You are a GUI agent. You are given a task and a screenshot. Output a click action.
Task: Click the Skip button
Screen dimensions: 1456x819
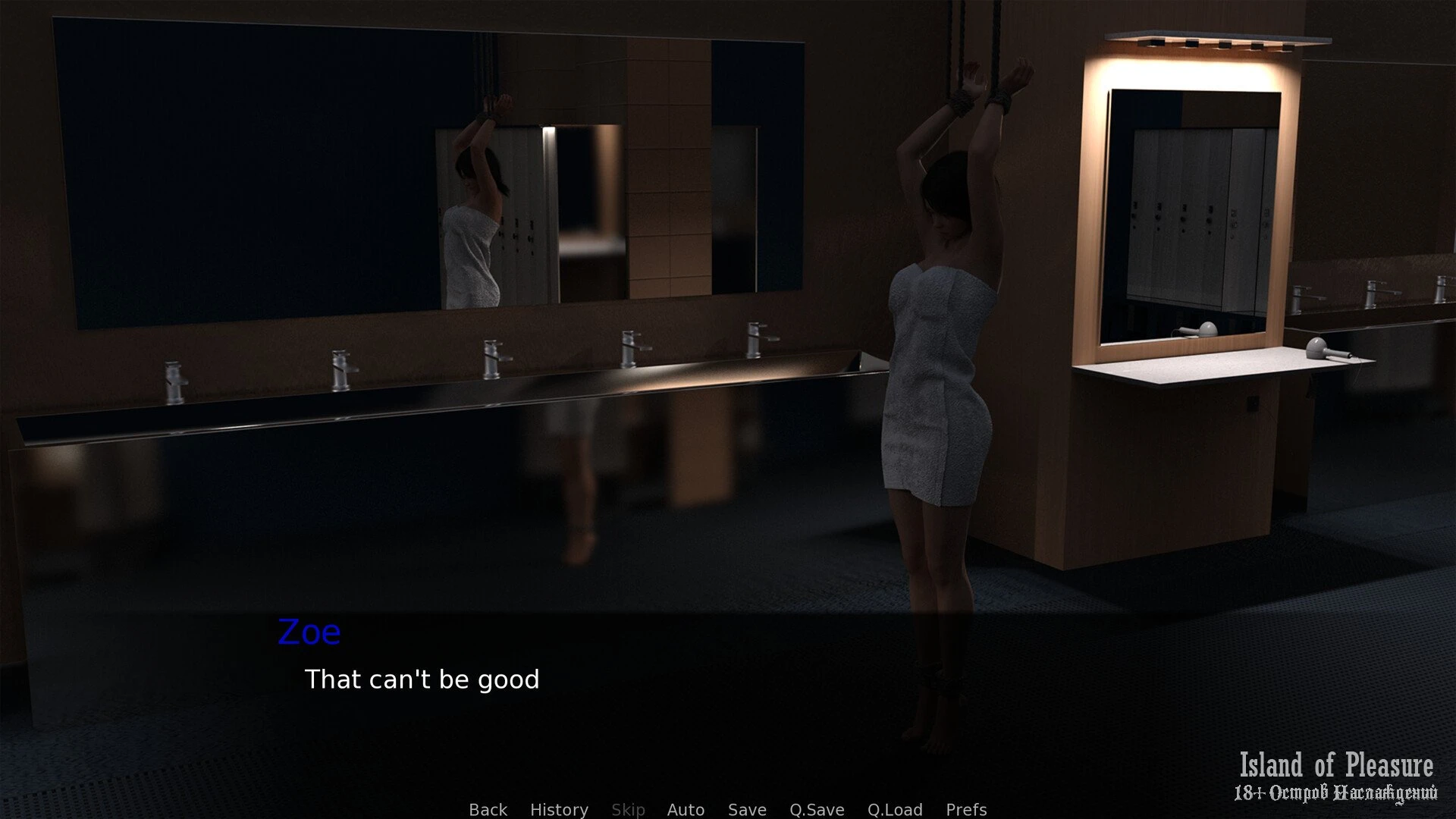point(628,809)
